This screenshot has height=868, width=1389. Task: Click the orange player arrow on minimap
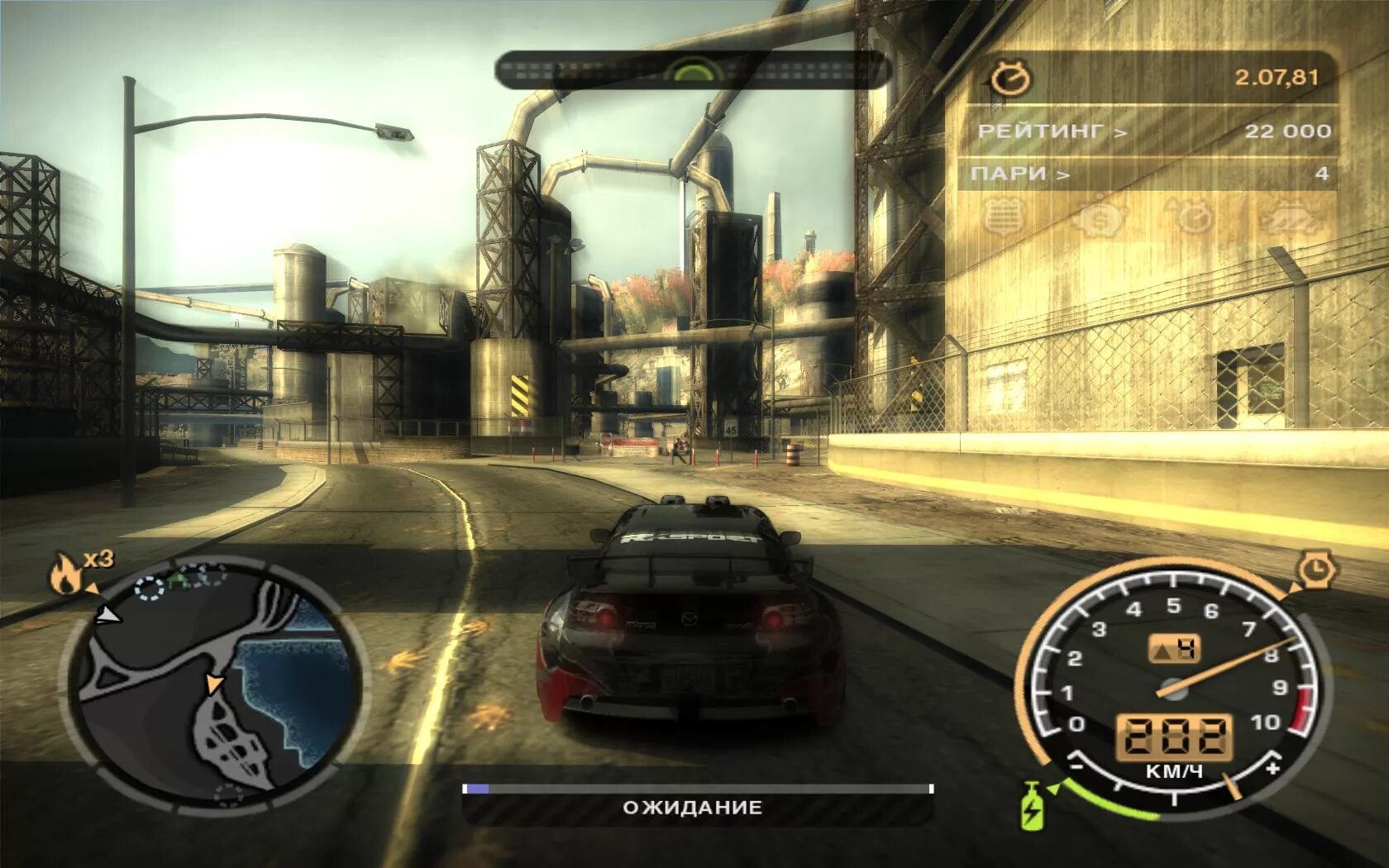tap(214, 683)
